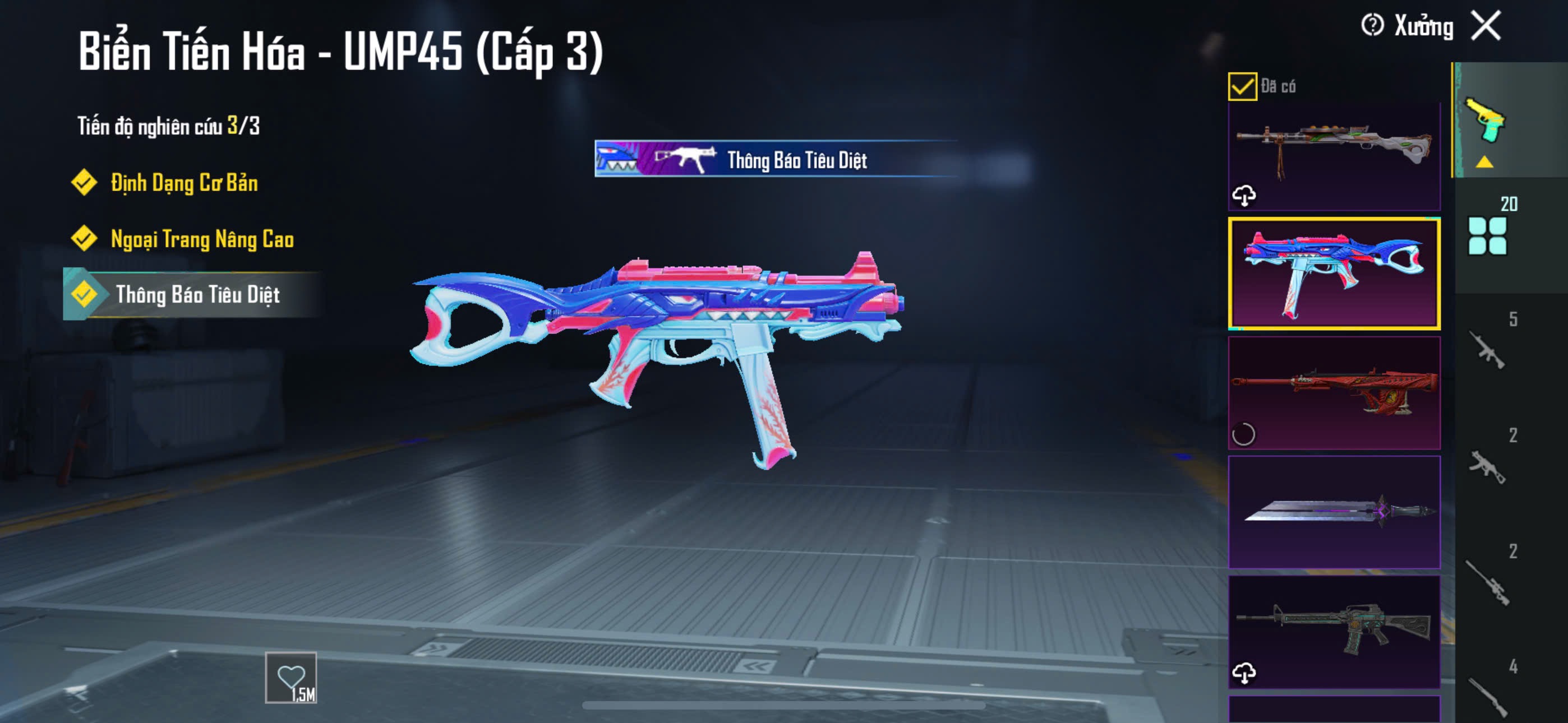Select the blue-pink UMP45 skin thumbnail

1334,274
